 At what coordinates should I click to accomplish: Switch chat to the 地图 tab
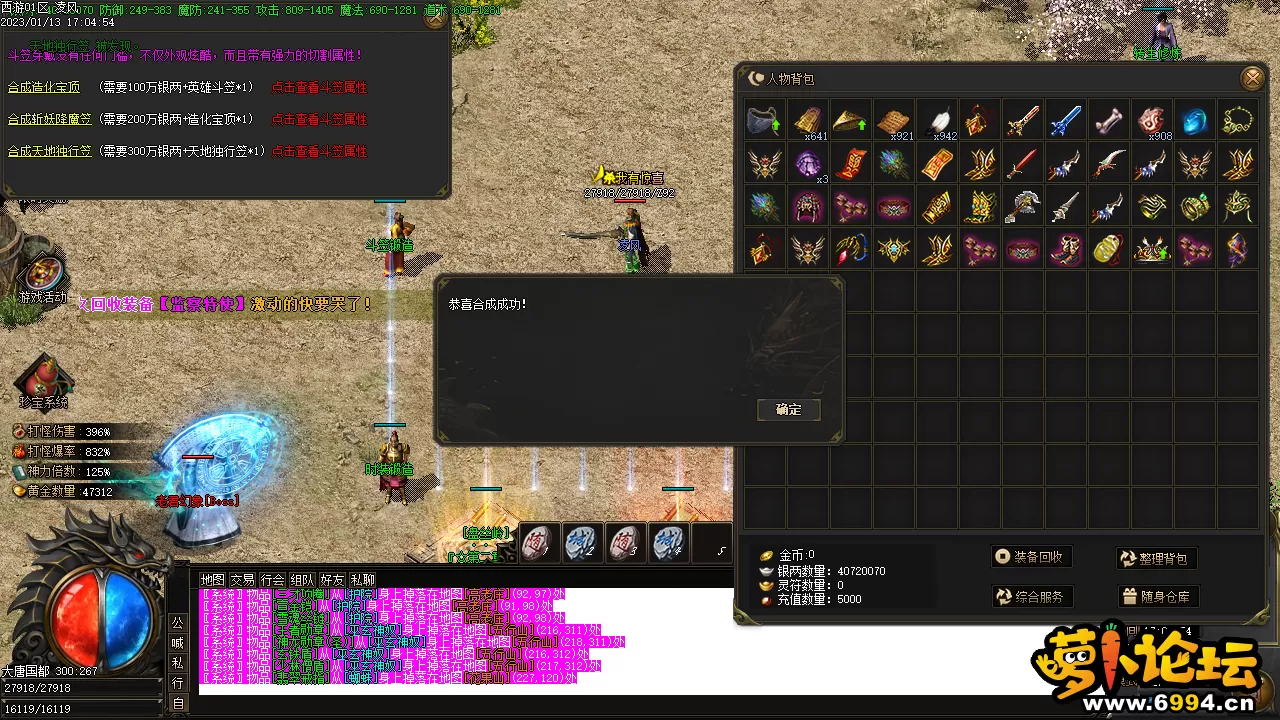click(x=212, y=580)
